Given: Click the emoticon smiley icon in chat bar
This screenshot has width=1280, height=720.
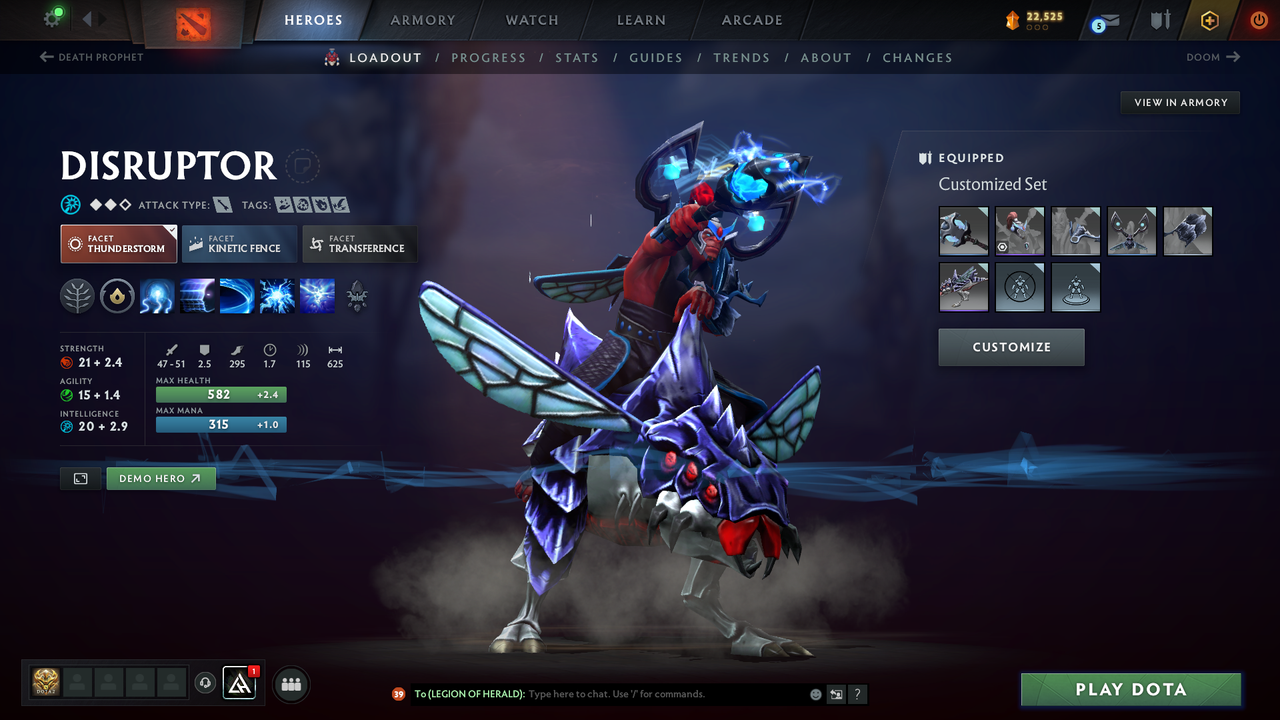Looking at the screenshot, I should (814, 694).
